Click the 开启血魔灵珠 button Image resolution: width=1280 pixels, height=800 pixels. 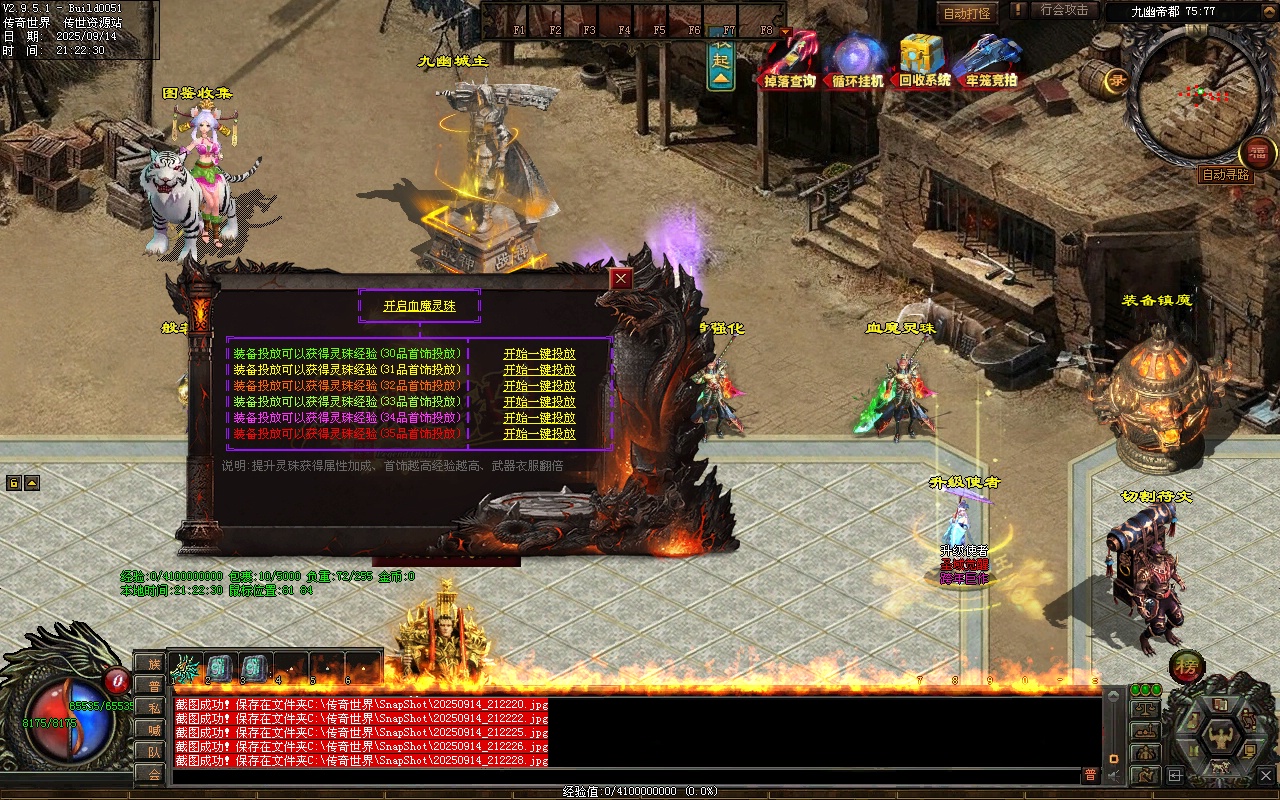pyautogui.click(x=419, y=306)
